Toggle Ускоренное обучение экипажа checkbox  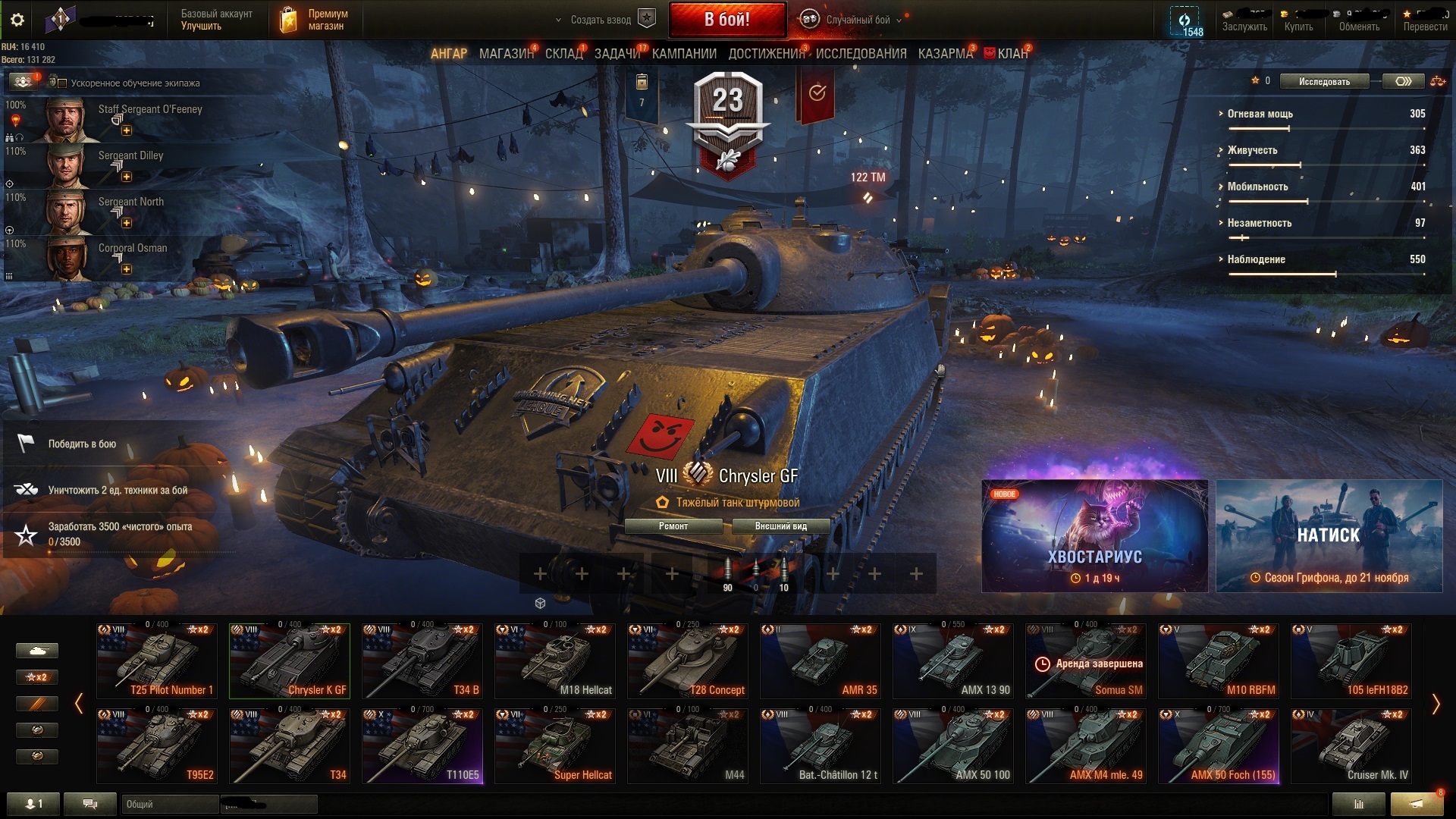[x=63, y=83]
